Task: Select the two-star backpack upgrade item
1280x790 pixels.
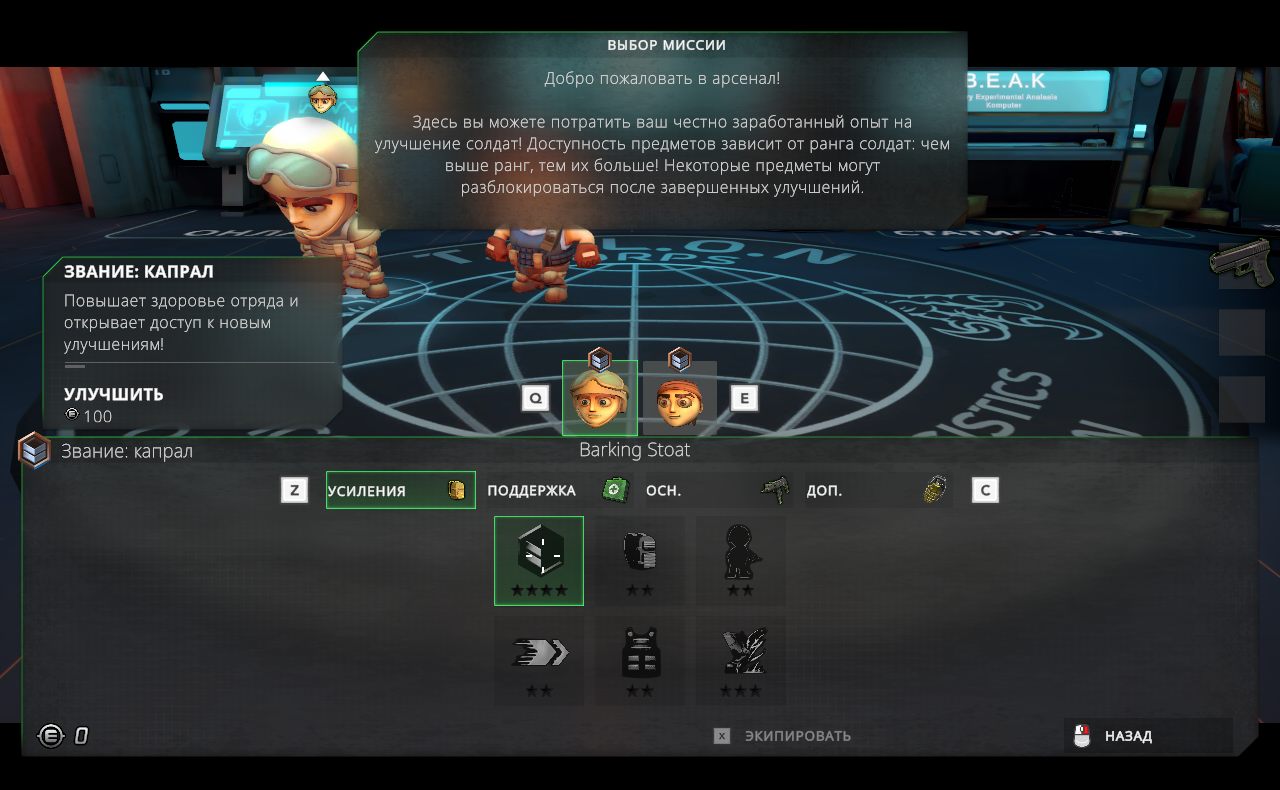Action: click(x=639, y=558)
